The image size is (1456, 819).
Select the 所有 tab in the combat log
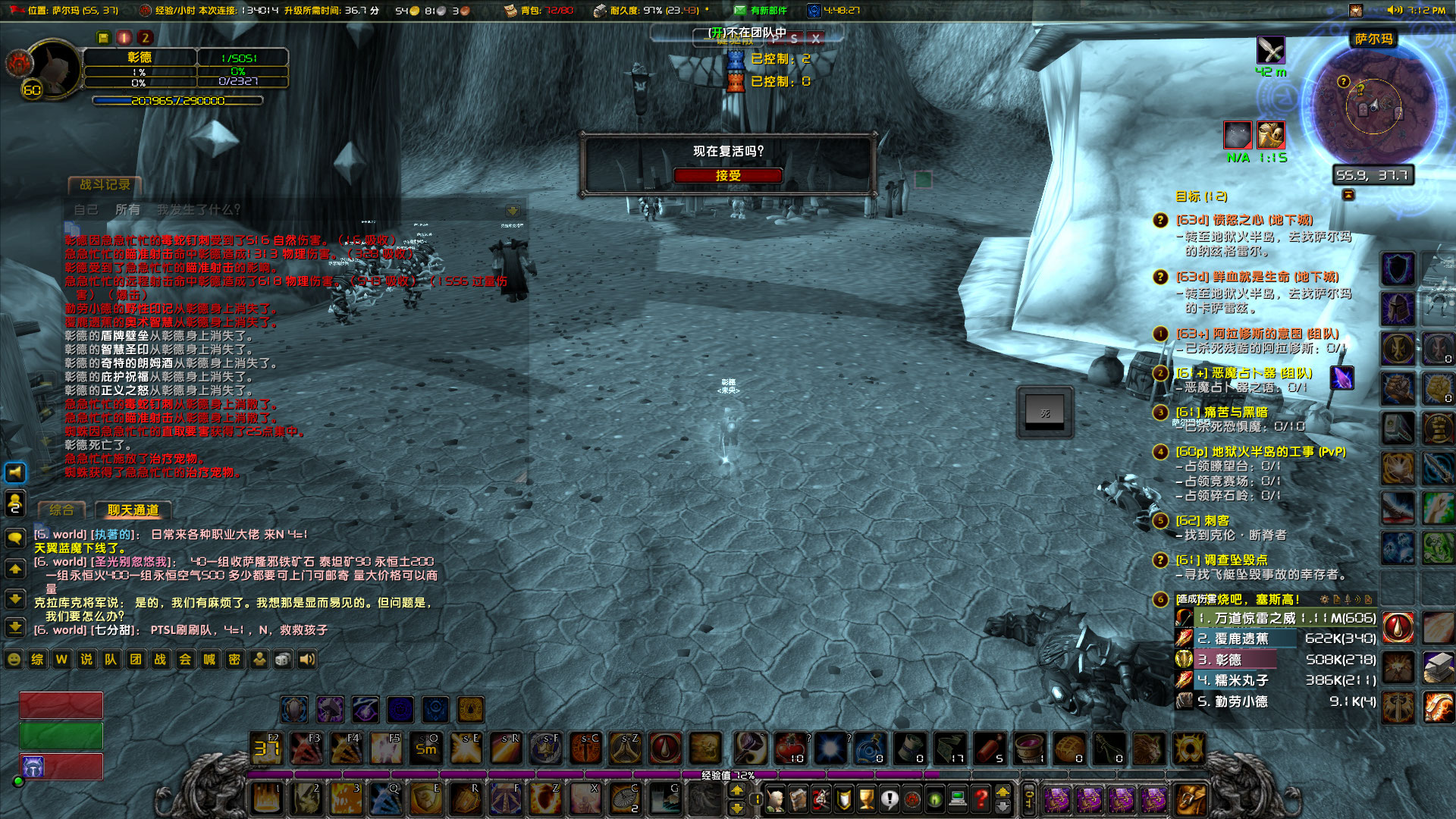tap(127, 209)
